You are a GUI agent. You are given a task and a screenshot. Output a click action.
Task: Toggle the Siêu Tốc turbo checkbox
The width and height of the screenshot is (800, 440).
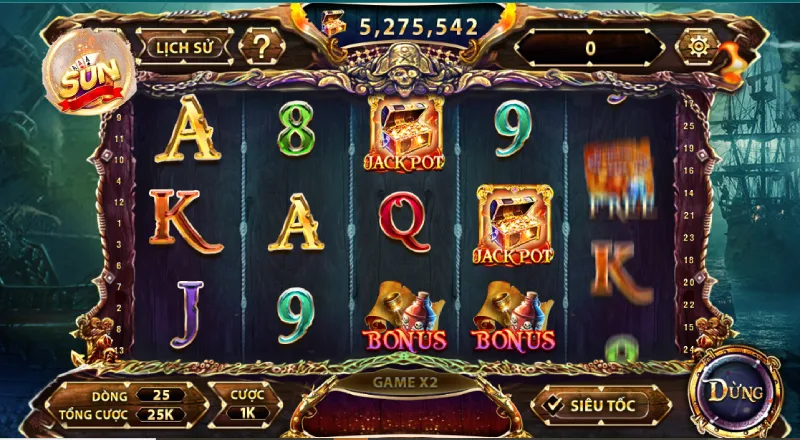click(x=551, y=405)
